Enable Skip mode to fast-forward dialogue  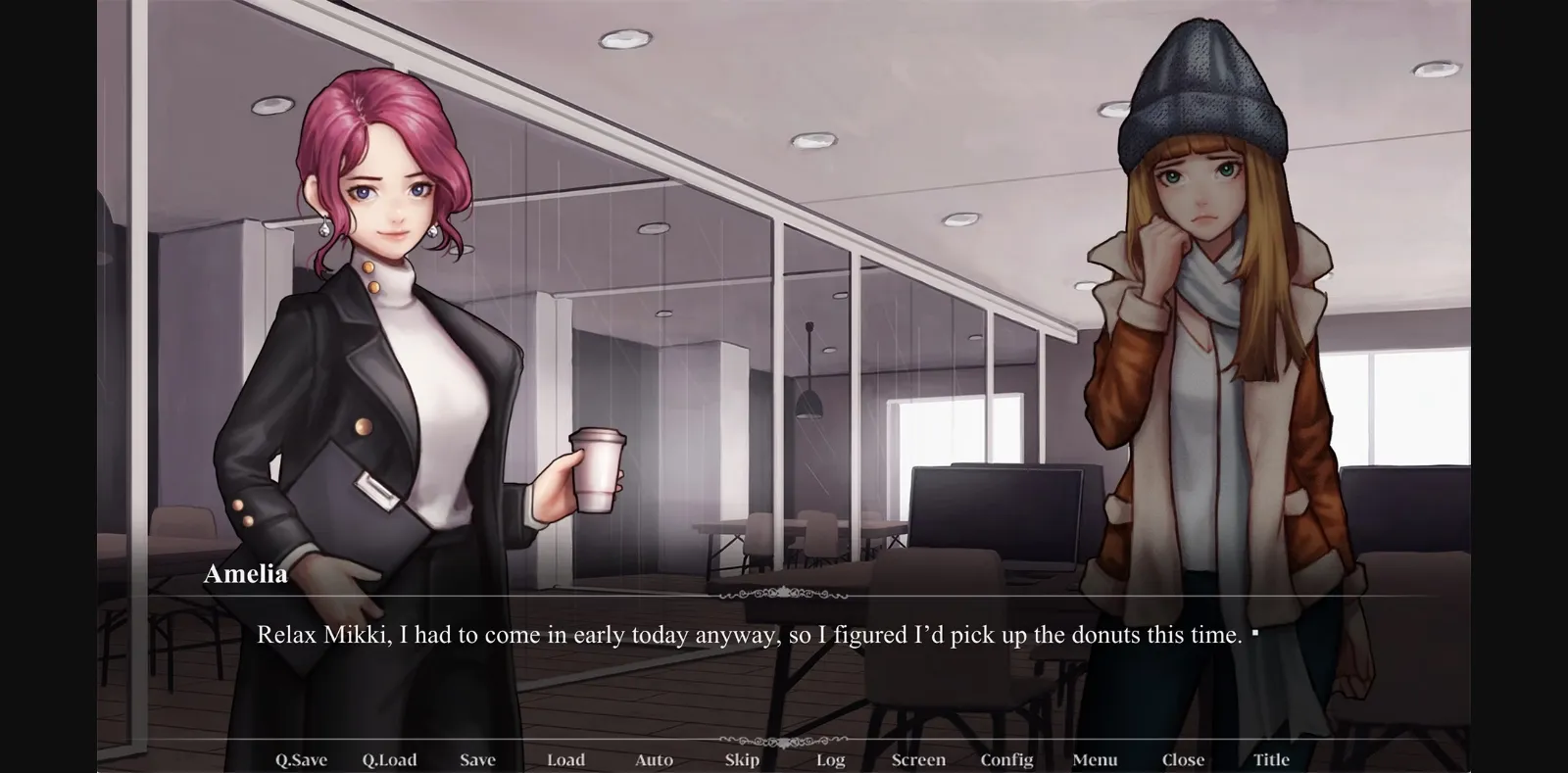pyautogui.click(x=741, y=759)
